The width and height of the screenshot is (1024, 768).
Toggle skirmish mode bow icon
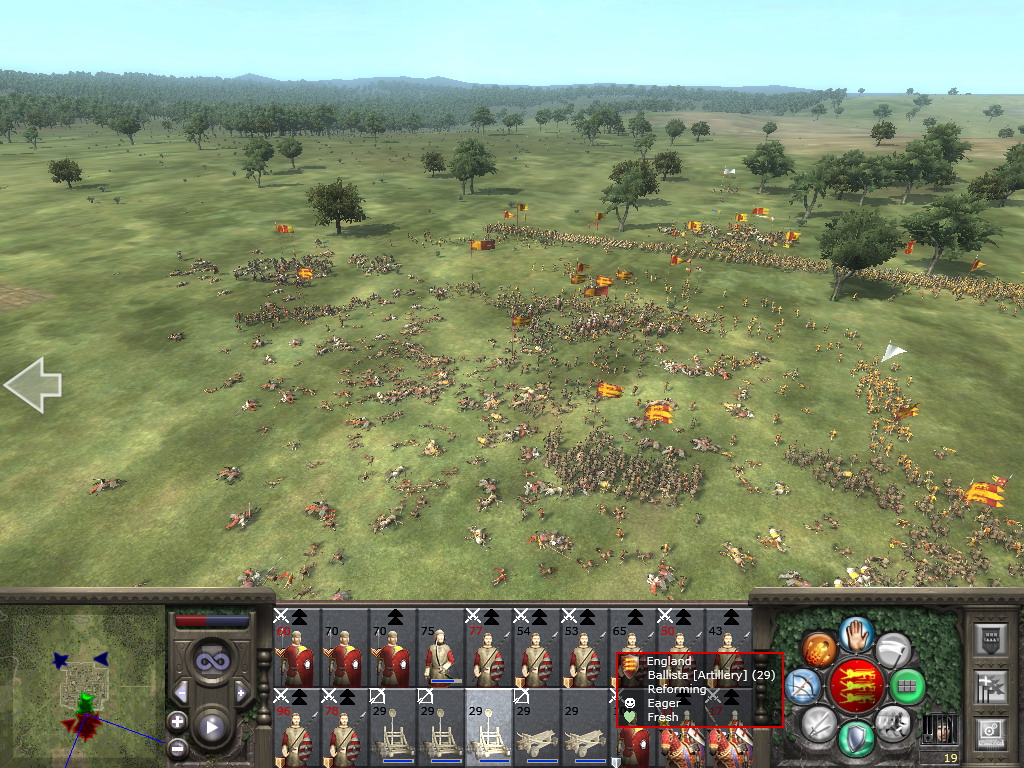(x=804, y=686)
